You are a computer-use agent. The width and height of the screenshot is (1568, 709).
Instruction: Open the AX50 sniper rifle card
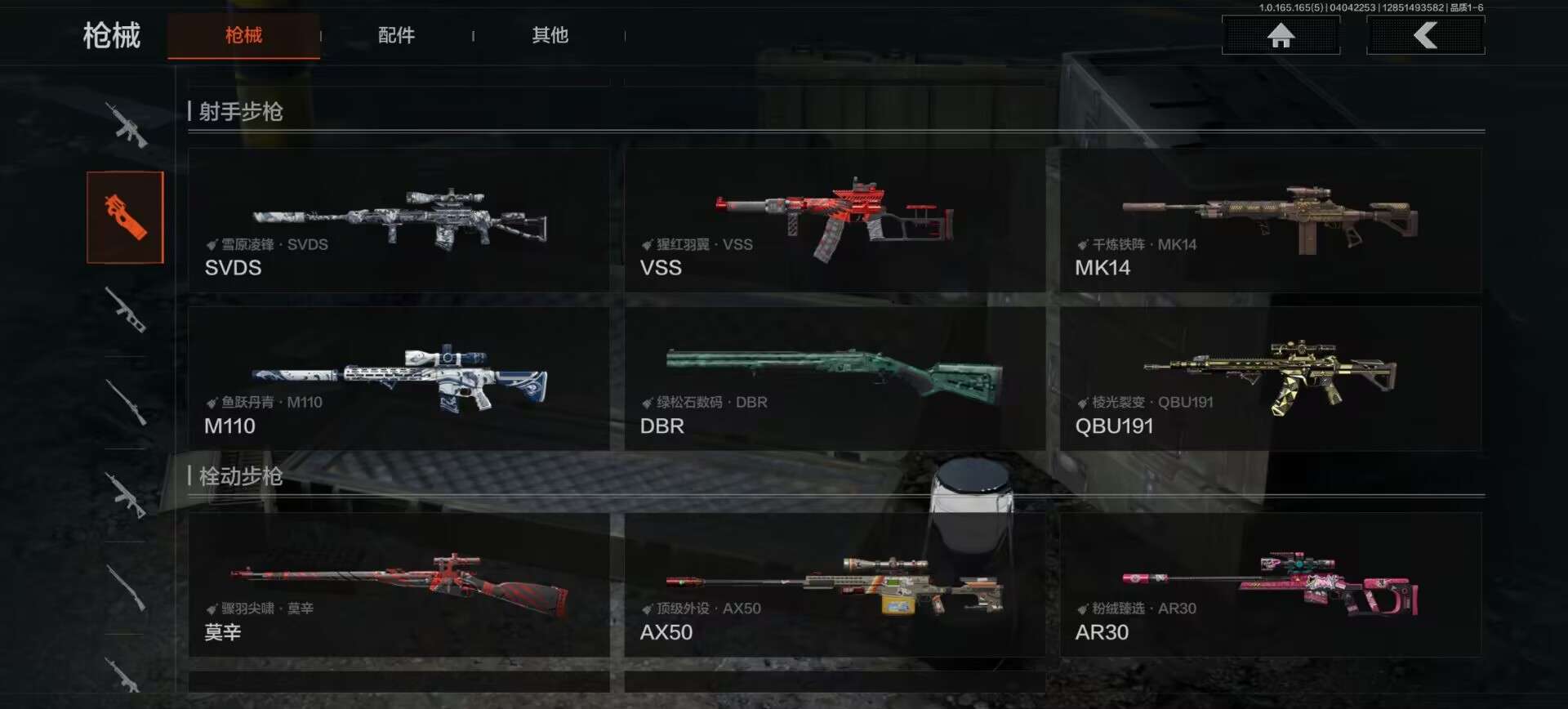(x=835, y=585)
